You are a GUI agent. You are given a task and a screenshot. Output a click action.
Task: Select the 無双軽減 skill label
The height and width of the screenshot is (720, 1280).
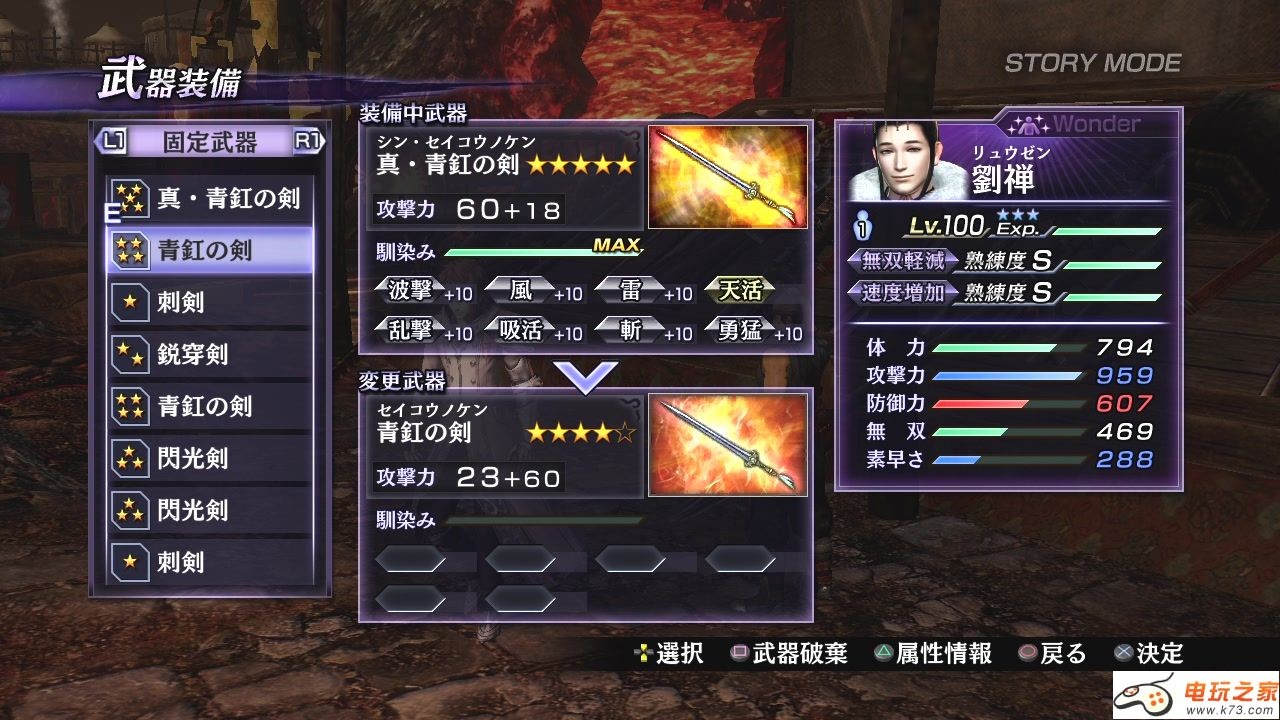click(x=904, y=262)
